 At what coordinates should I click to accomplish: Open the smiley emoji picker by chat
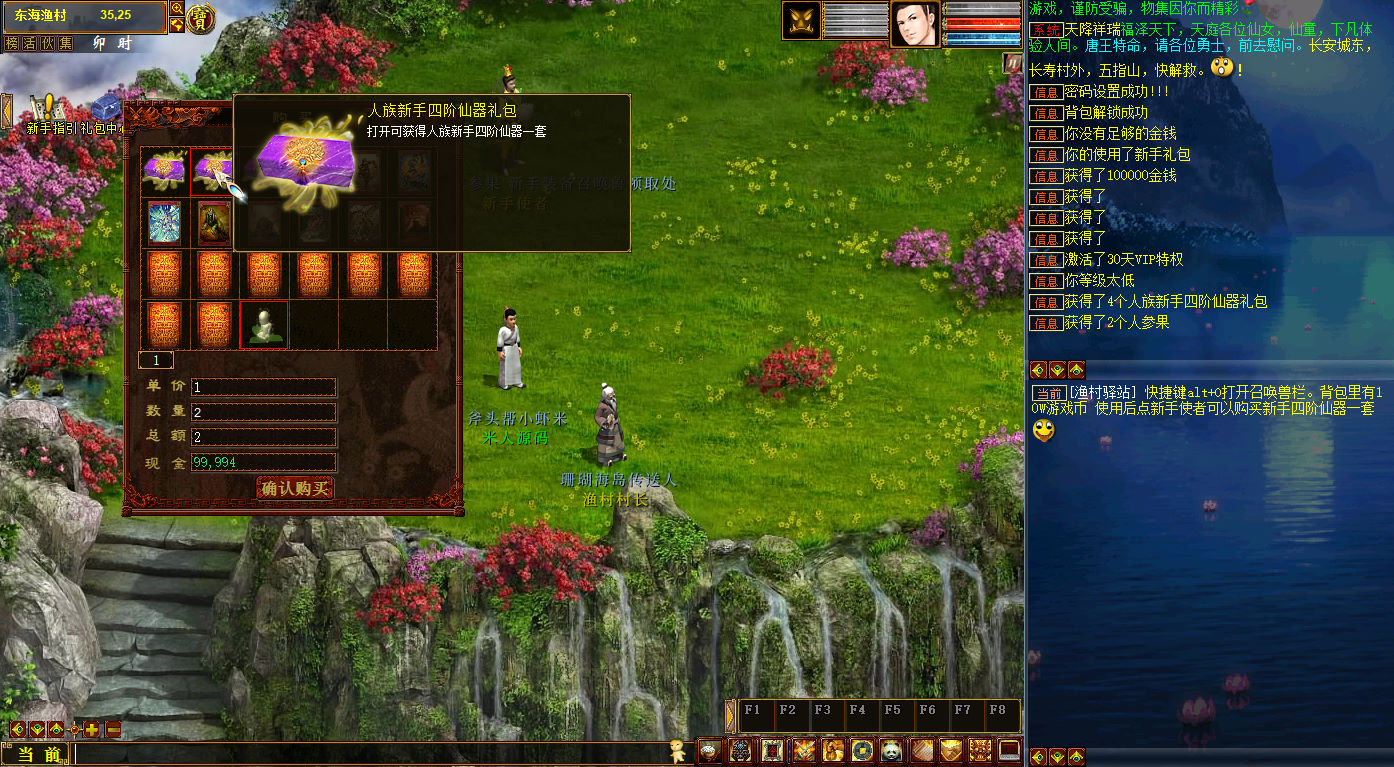pos(680,751)
